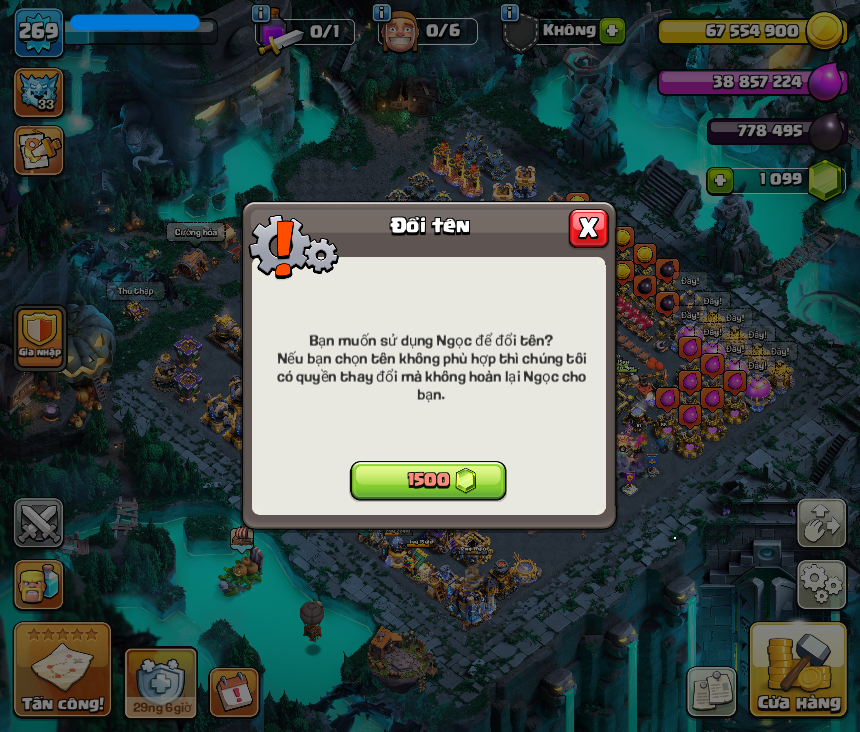Show info for the 0/1 sword counter

point(261,13)
